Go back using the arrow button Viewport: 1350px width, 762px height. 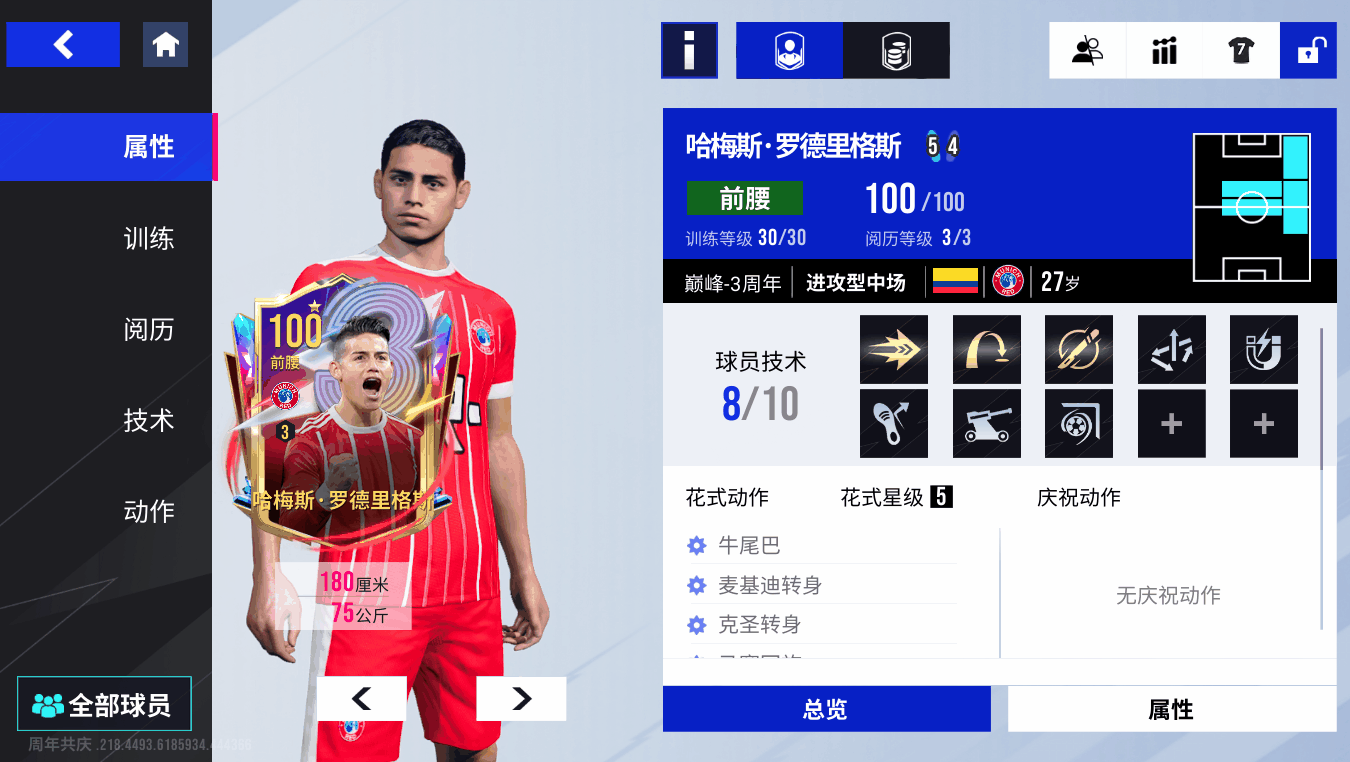tap(63, 45)
